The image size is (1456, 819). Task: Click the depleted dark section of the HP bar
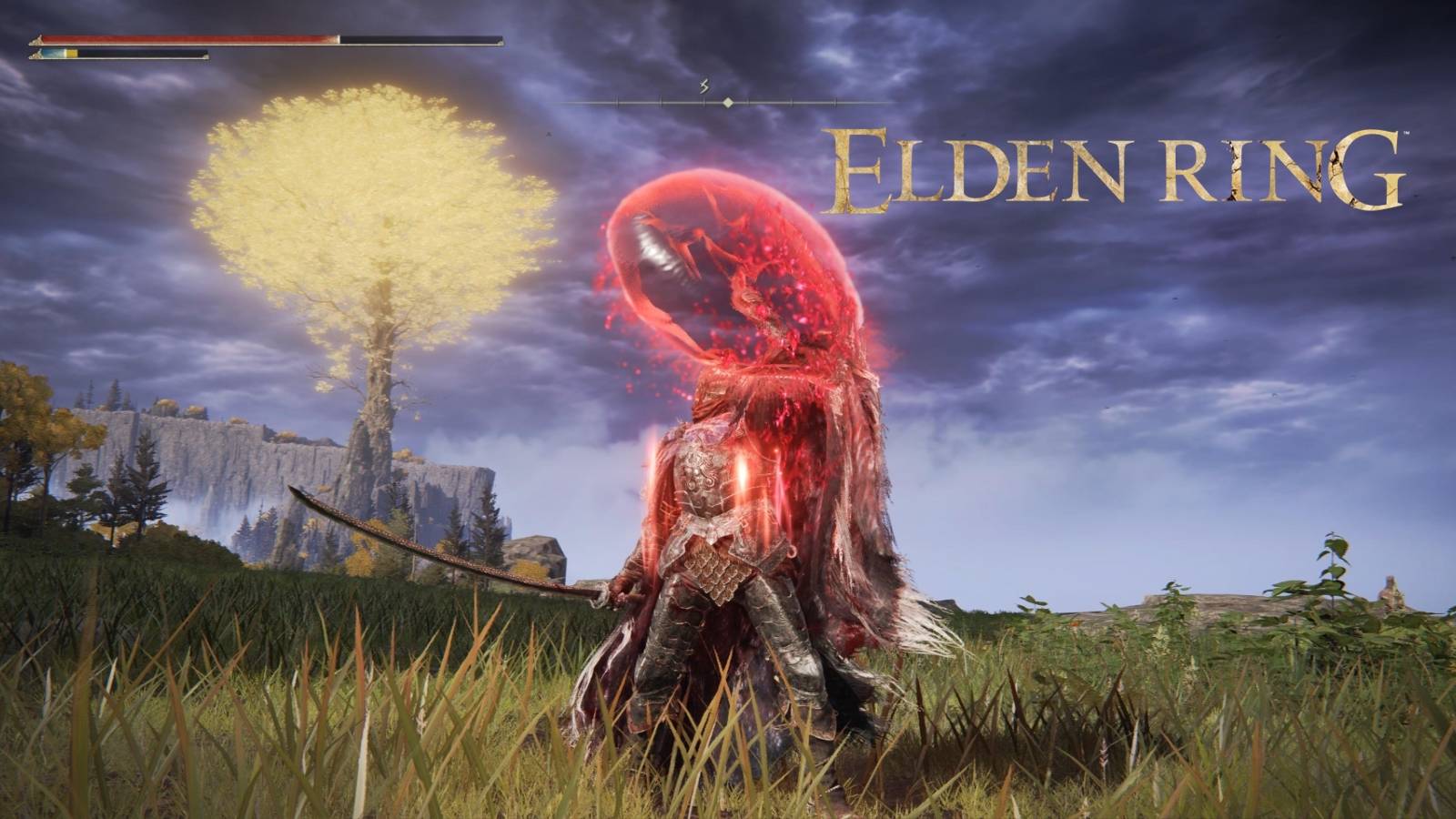[x=419, y=39]
